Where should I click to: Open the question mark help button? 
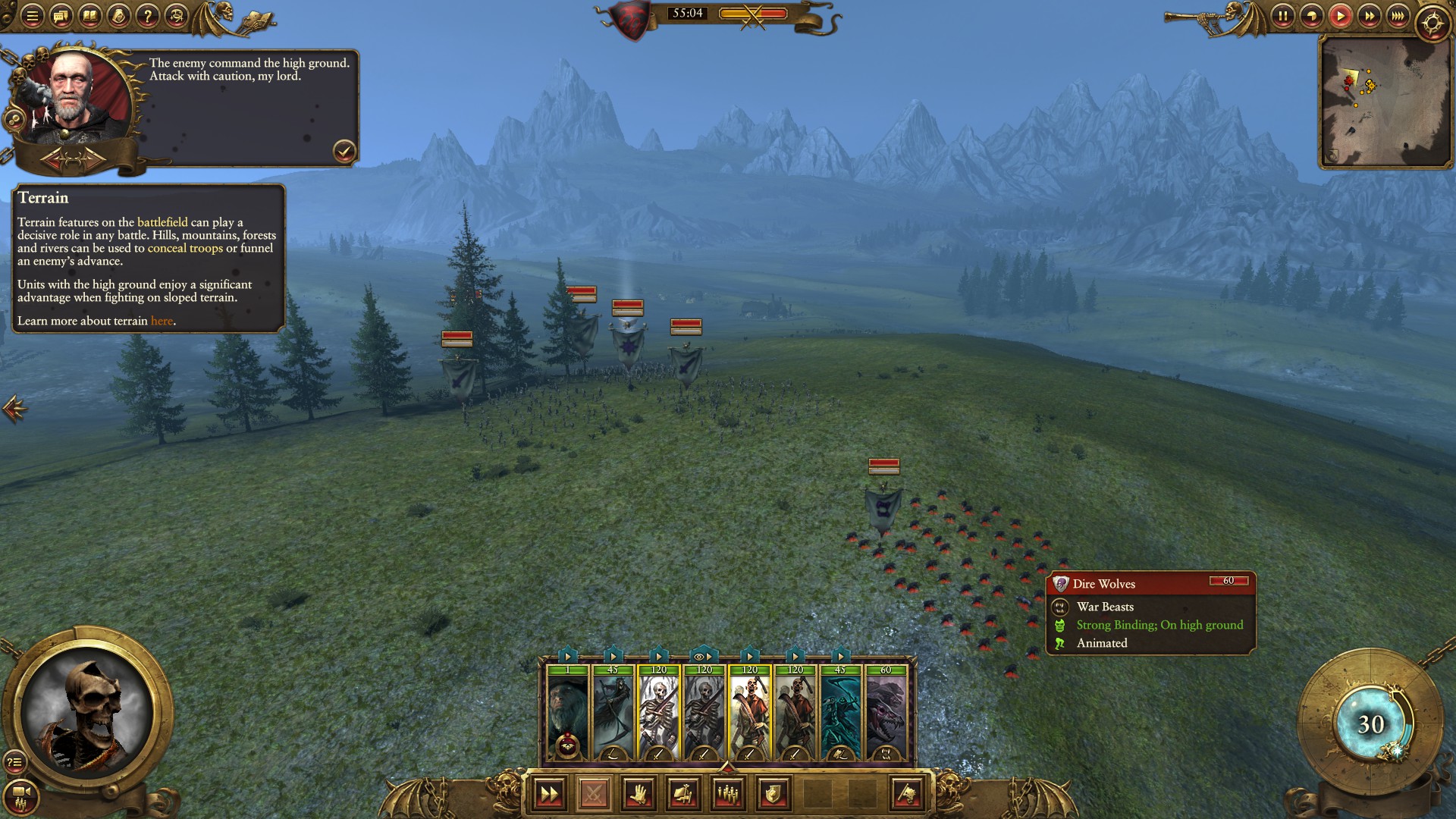(148, 16)
